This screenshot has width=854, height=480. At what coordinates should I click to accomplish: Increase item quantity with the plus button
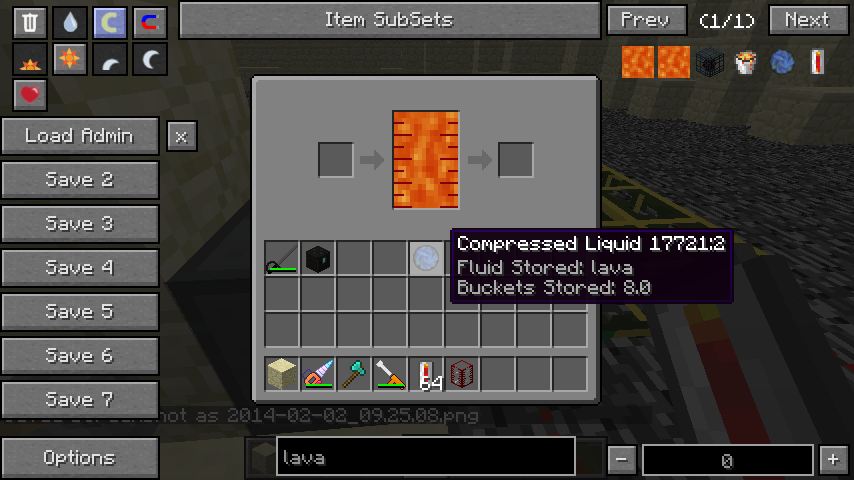(x=833, y=460)
